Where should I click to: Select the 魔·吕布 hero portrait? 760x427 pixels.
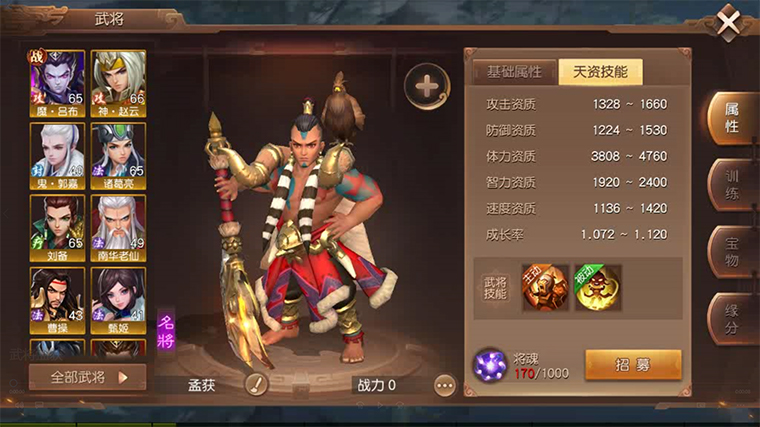click(x=58, y=80)
